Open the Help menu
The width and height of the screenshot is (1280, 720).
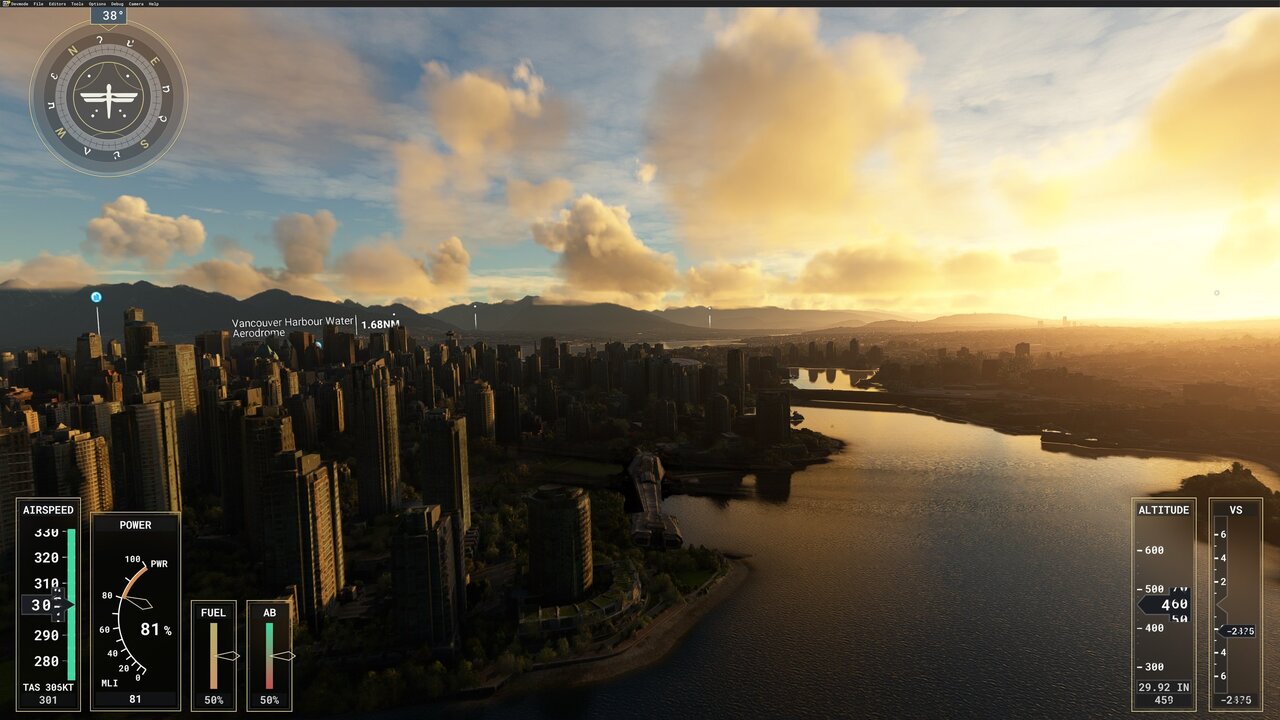tap(153, 4)
